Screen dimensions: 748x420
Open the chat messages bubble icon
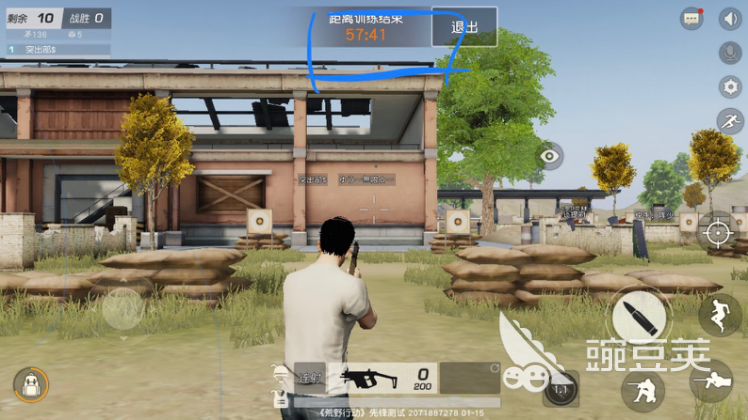pos(692,19)
